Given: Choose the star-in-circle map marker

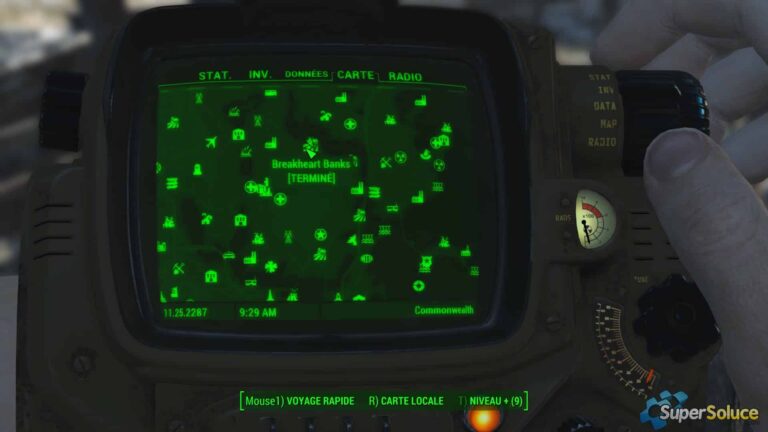Looking at the screenshot, I should coord(321,235).
